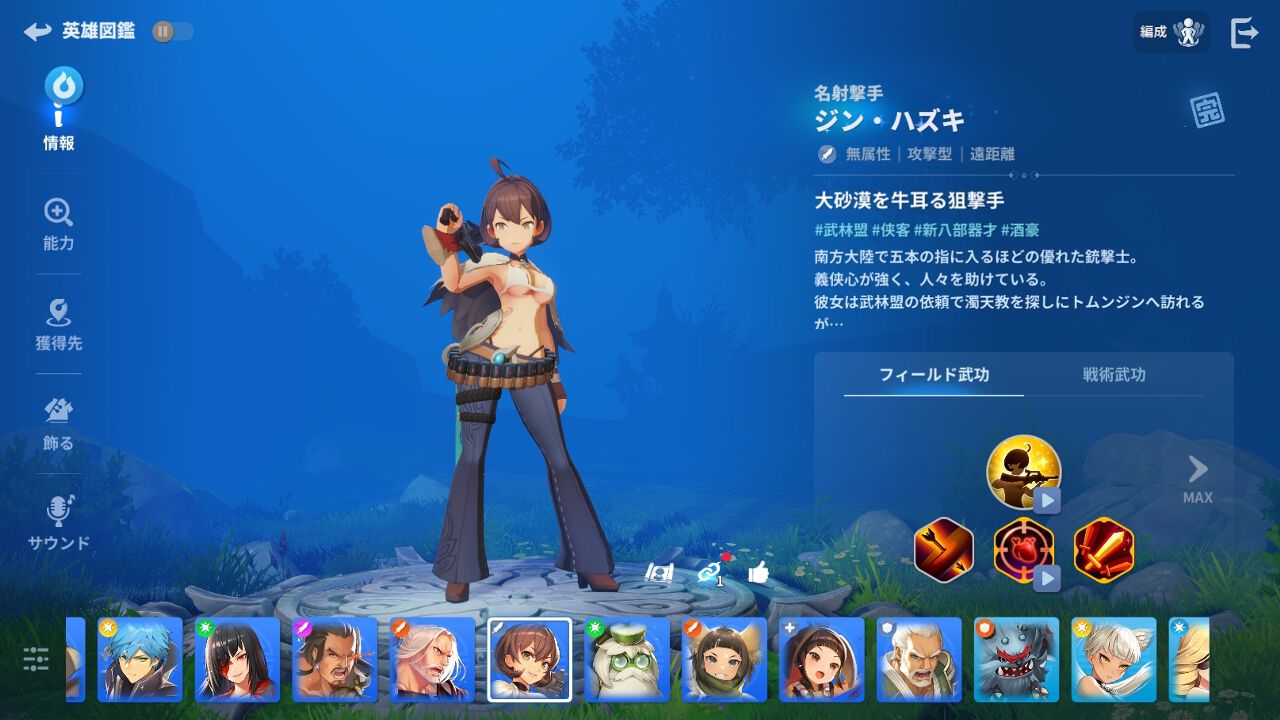Screen dimensions: 1280x720
Task: Open the 能力 abilities panel
Action: point(58,225)
